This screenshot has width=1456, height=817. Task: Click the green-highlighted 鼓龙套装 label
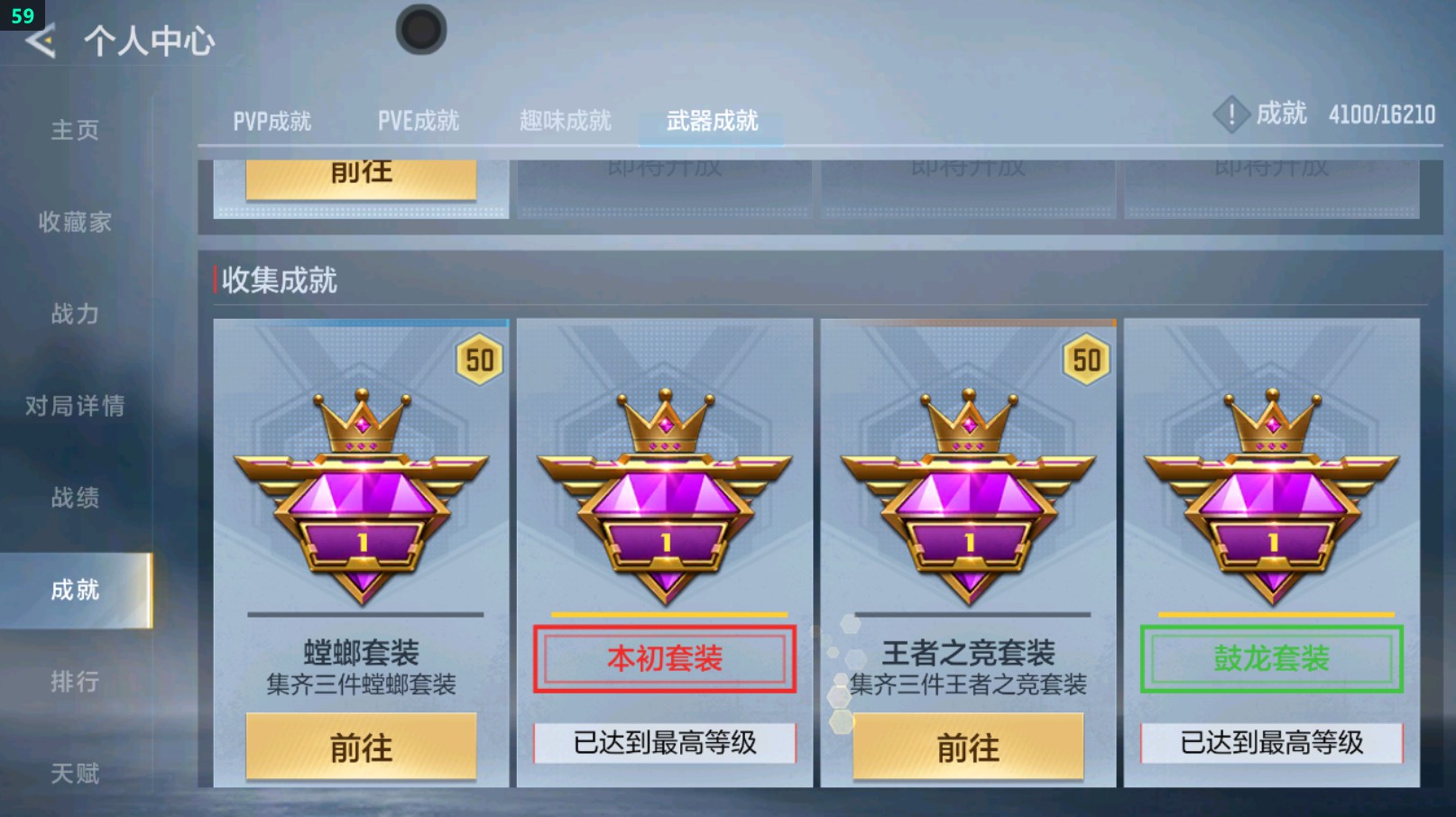click(x=1270, y=658)
